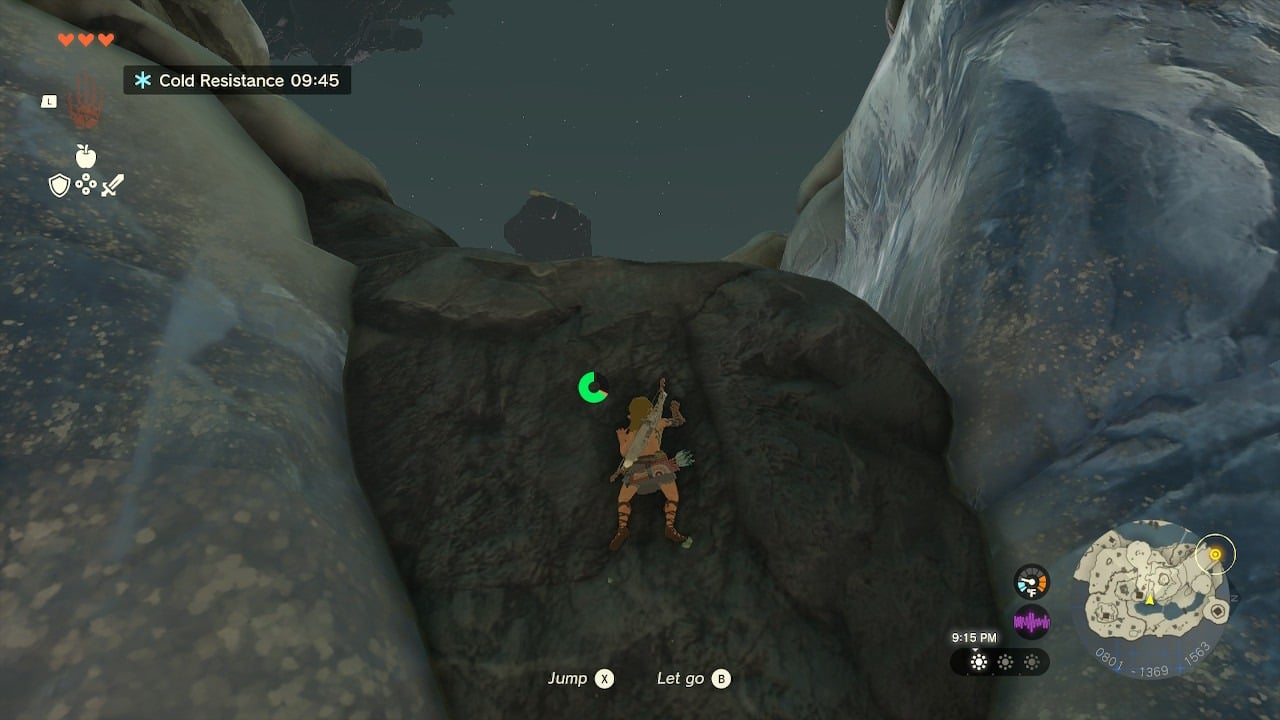Click the weather forecast strip under the clock
The image size is (1280, 720).
coord(1000,662)
